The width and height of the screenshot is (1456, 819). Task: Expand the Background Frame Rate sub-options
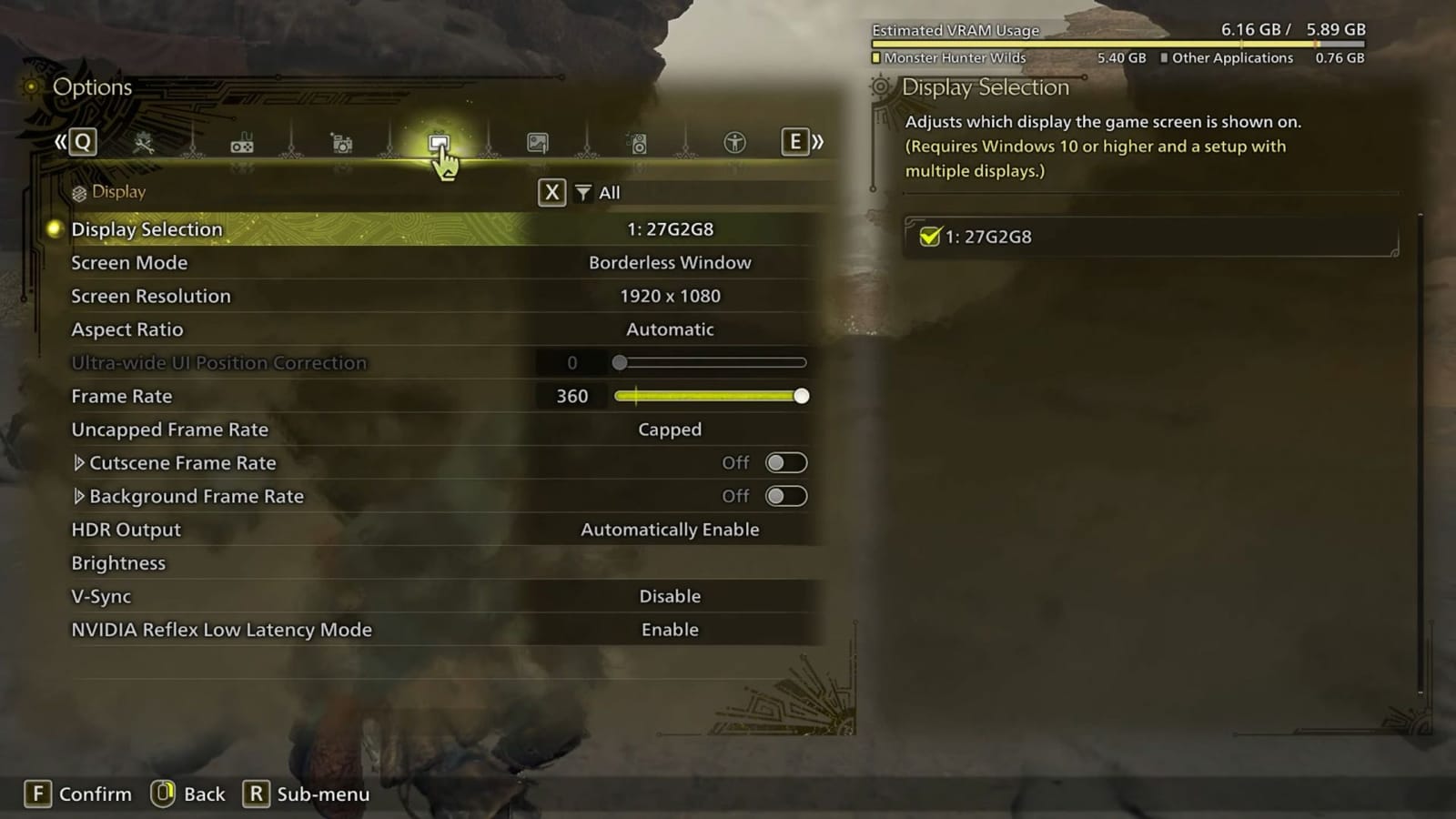(79, 496)
